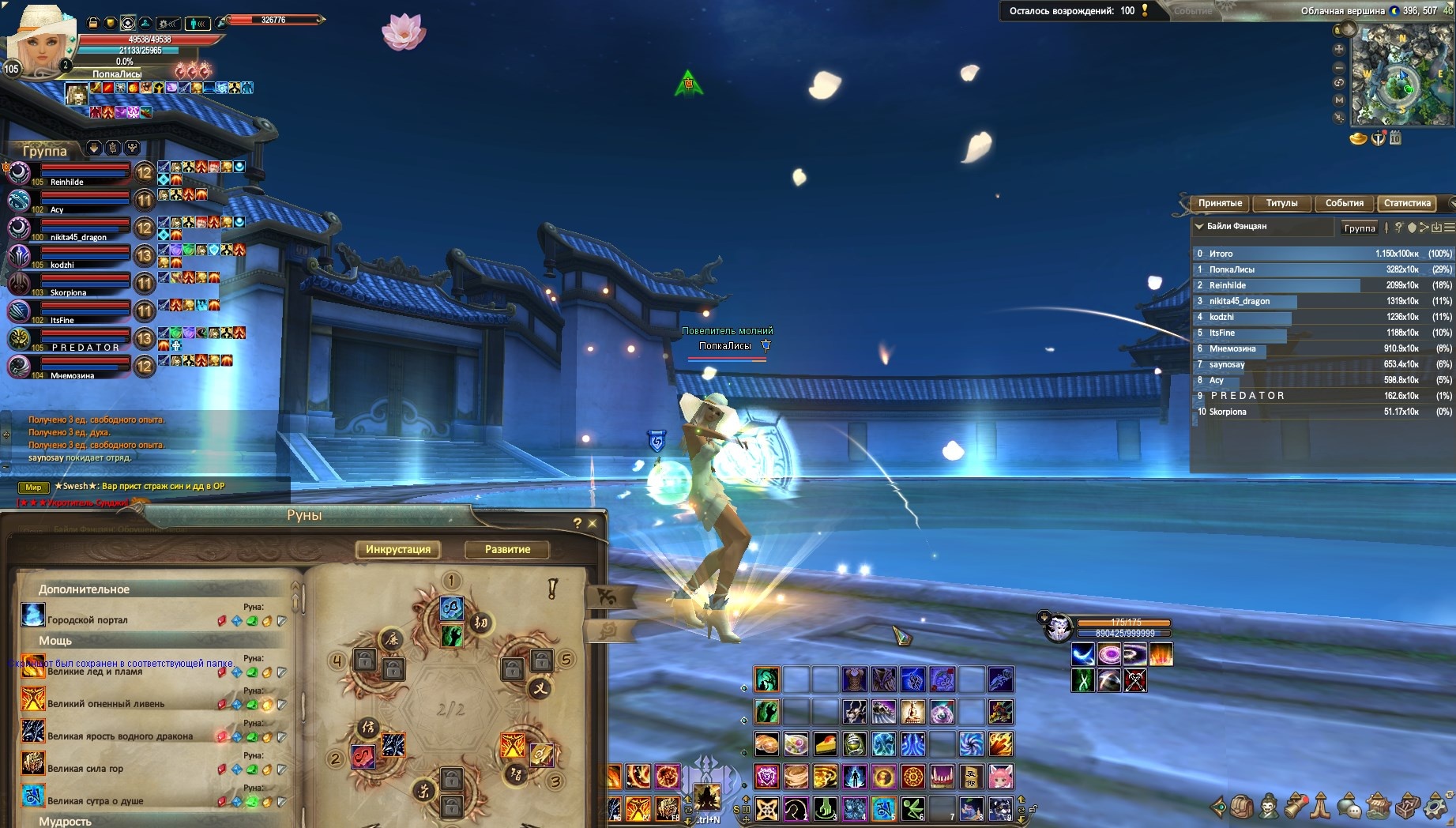
Task: Open the Статистика tab
Action: tap(1407, 203)
